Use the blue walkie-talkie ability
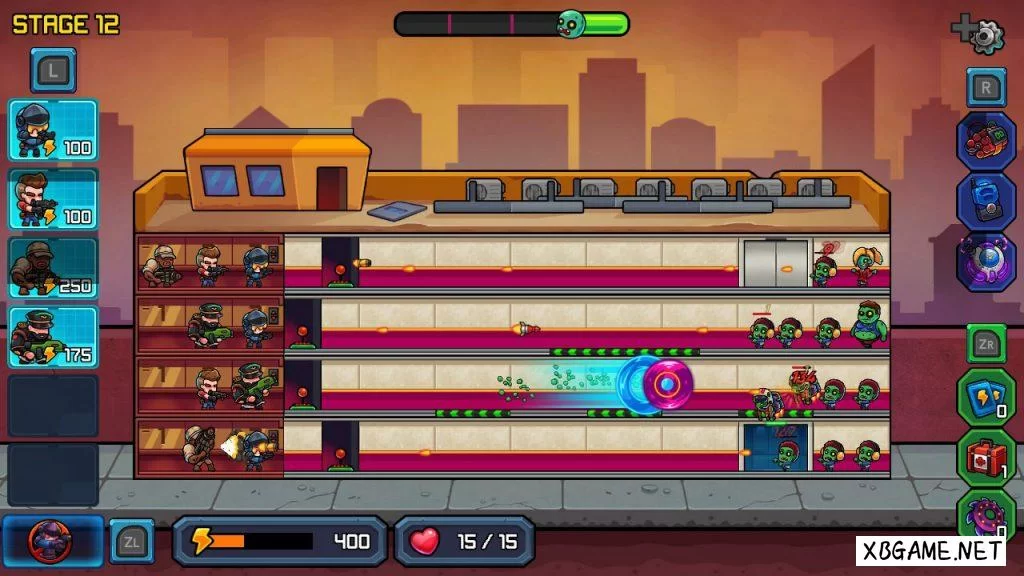 tap(985, 200)
